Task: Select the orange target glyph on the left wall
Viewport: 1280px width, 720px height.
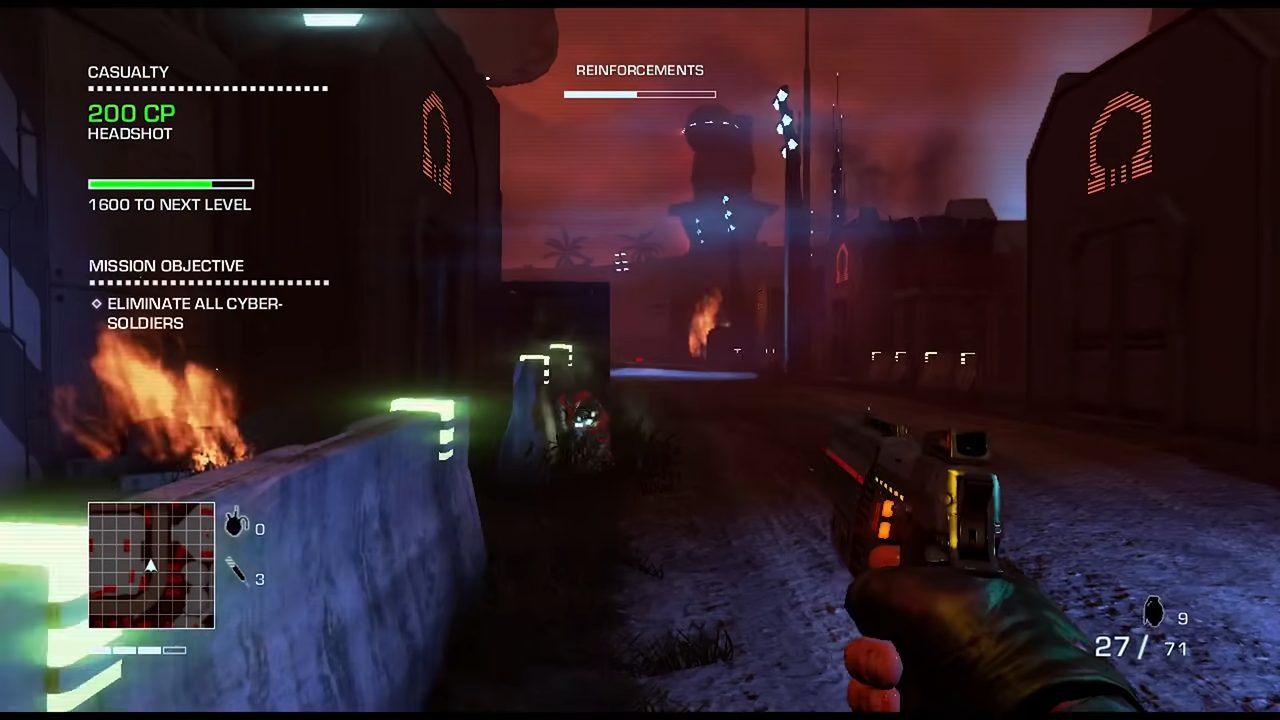Action: (437, 140)
